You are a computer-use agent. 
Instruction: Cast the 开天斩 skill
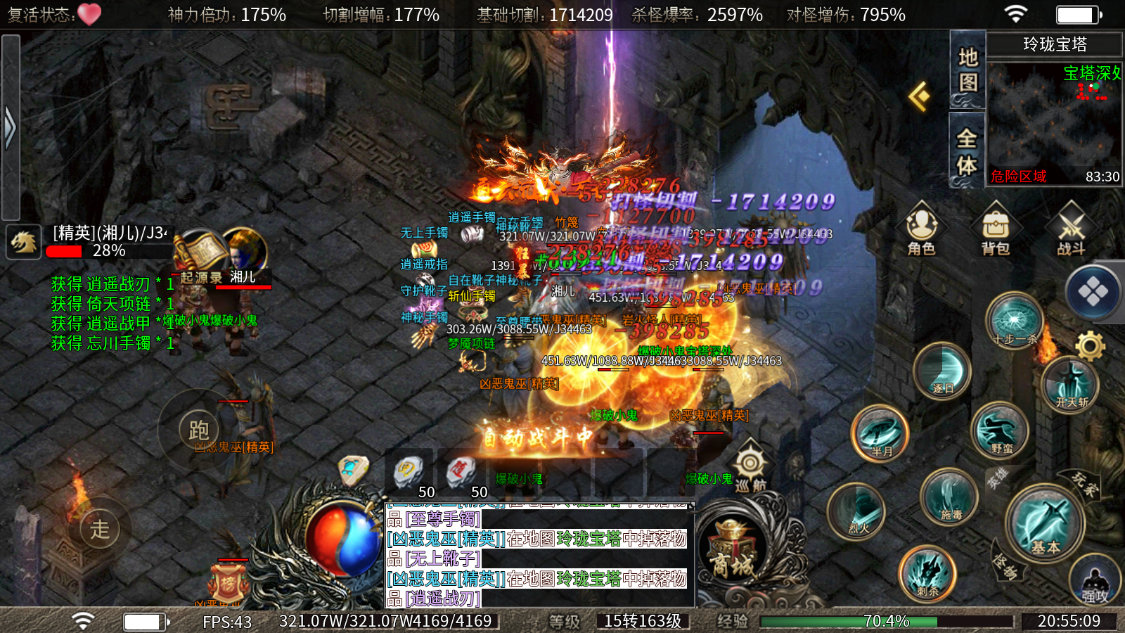click(x=1070, y=383)
